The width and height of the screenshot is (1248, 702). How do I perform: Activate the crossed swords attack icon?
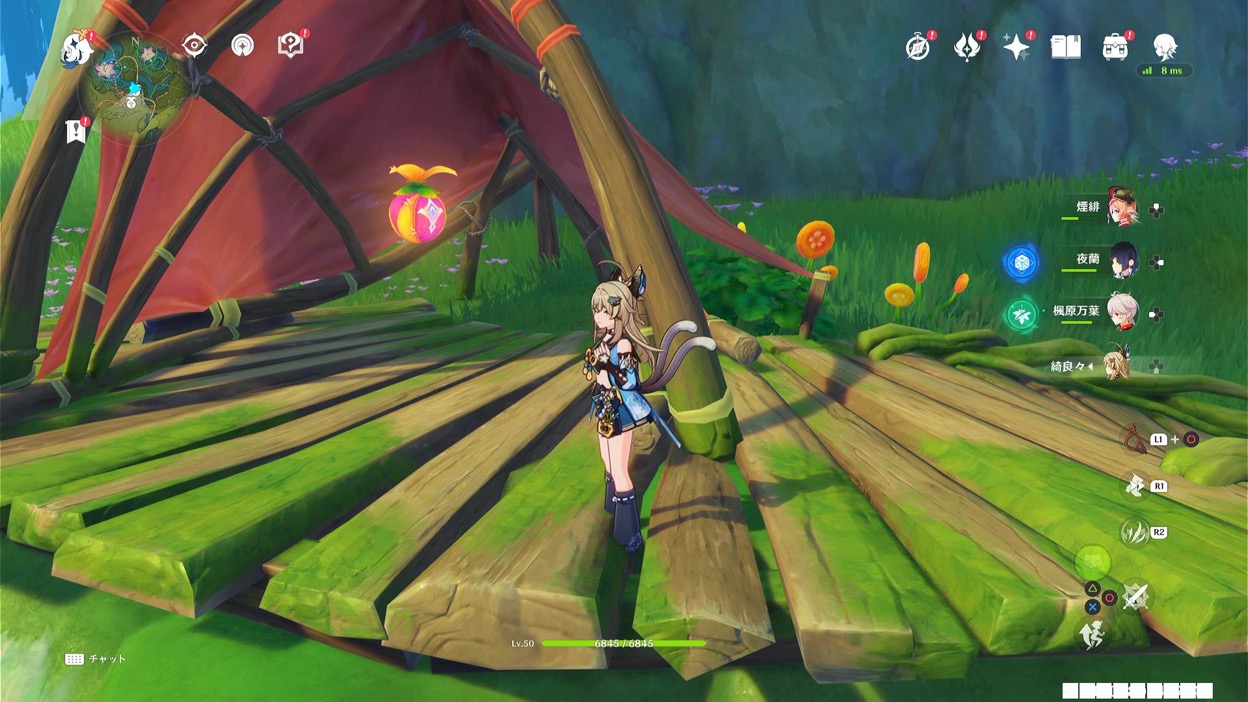point(1135,597)
